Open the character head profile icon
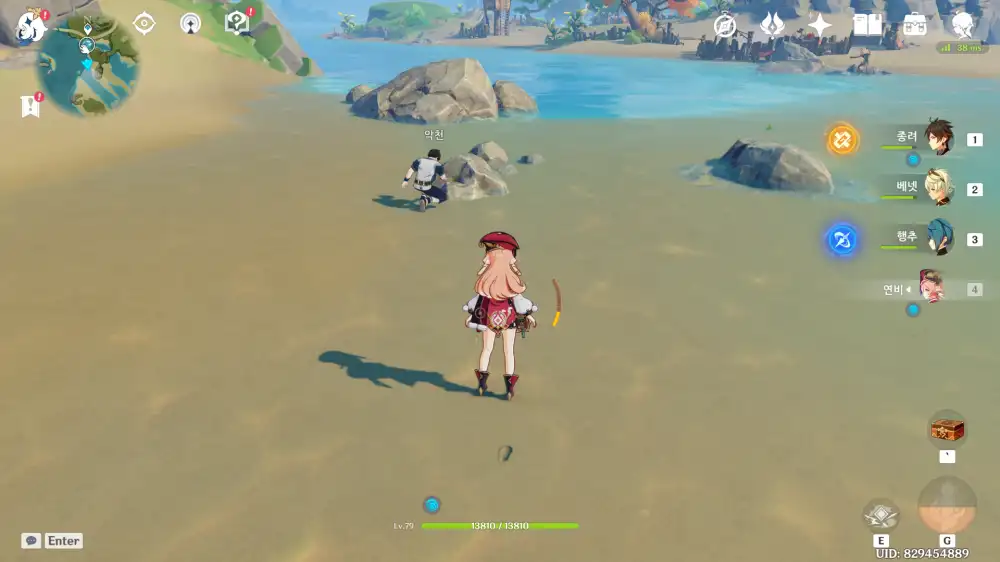The image size is (1000, 562). tap(962, 26)
